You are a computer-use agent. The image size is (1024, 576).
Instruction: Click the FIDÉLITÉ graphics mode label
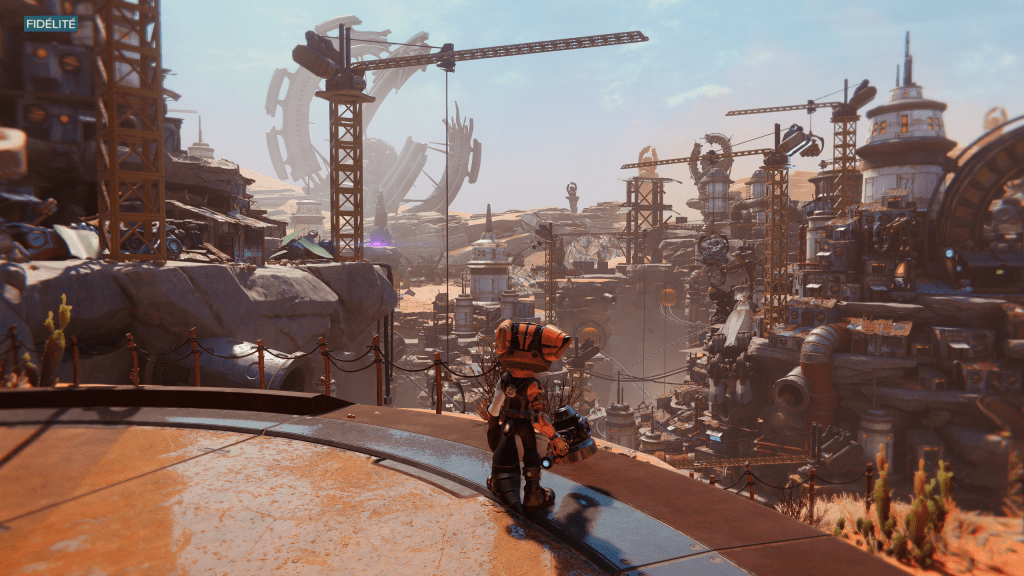pyautogui.click(x=50, y=23)
